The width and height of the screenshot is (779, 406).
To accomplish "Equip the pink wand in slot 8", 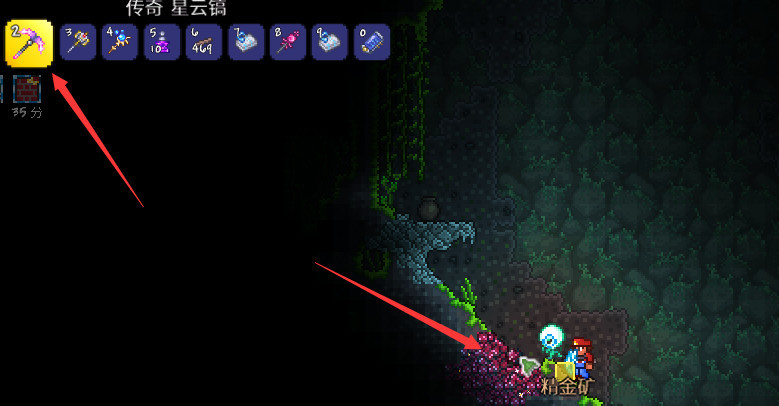I will coord(288,43).
